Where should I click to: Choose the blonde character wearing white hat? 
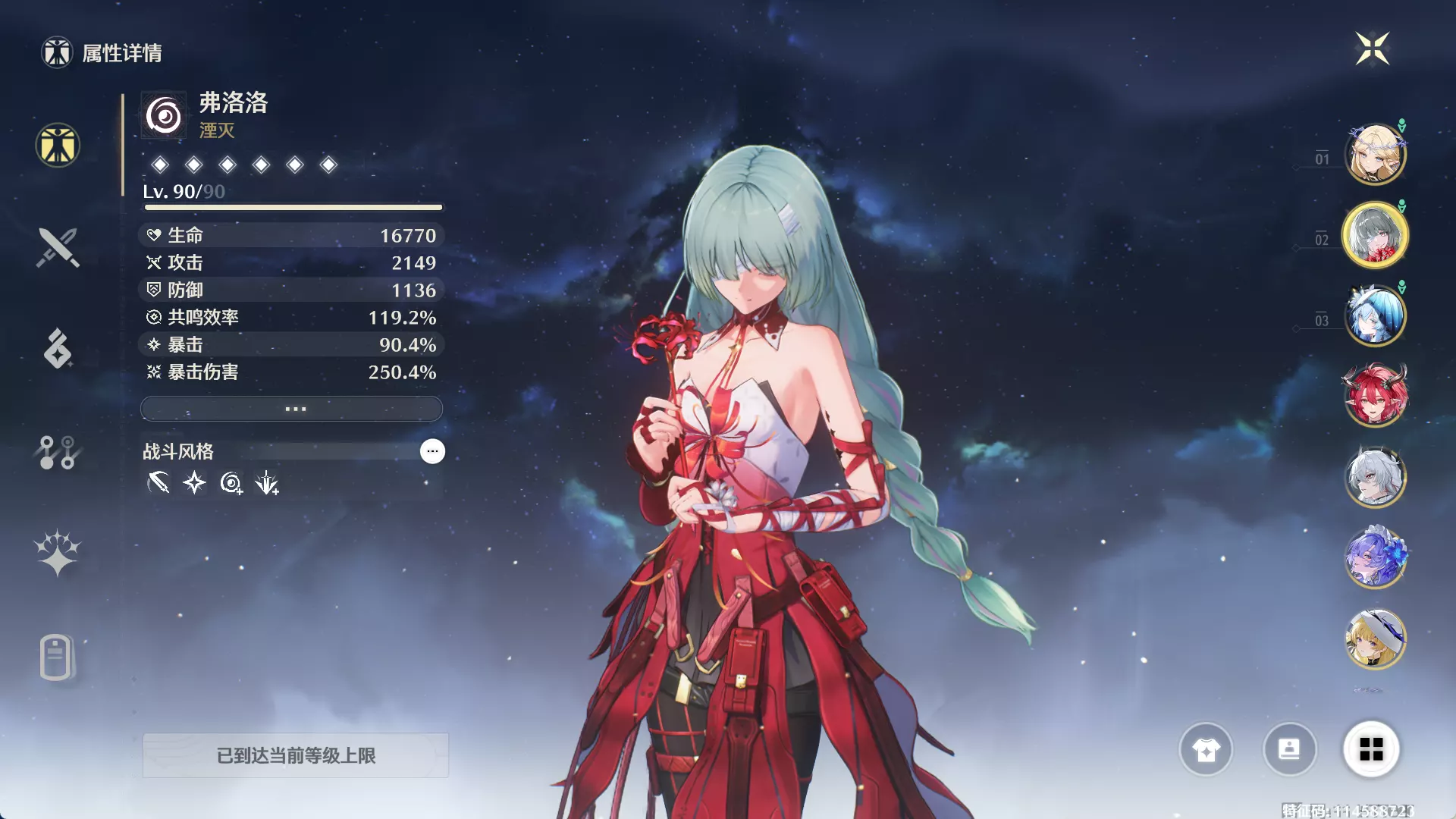(x=1375, y=639)
